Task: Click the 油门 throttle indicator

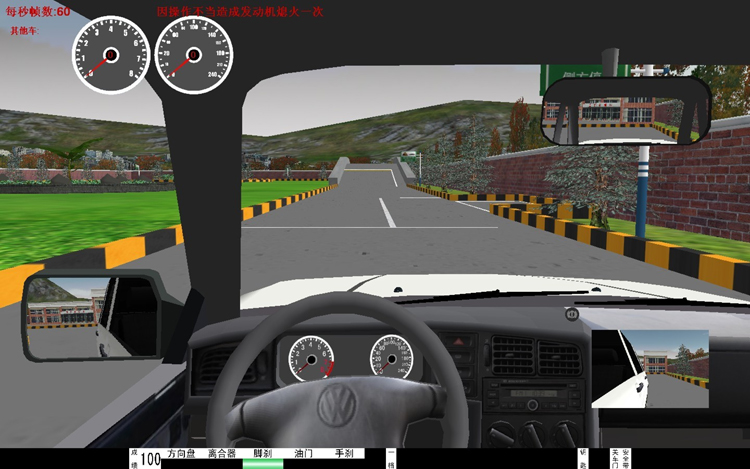Action: click(304, 454)
